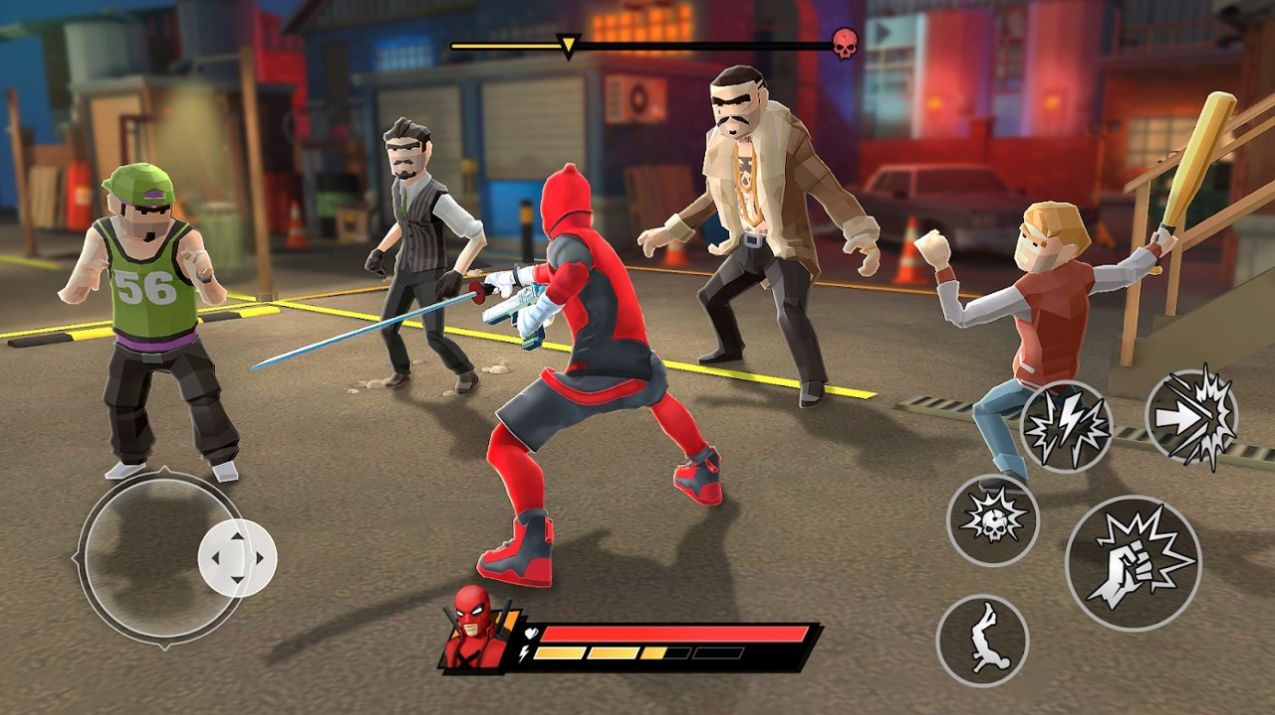Use the arrow dash strike skill
The image size is (1275, 715).
1190,416
